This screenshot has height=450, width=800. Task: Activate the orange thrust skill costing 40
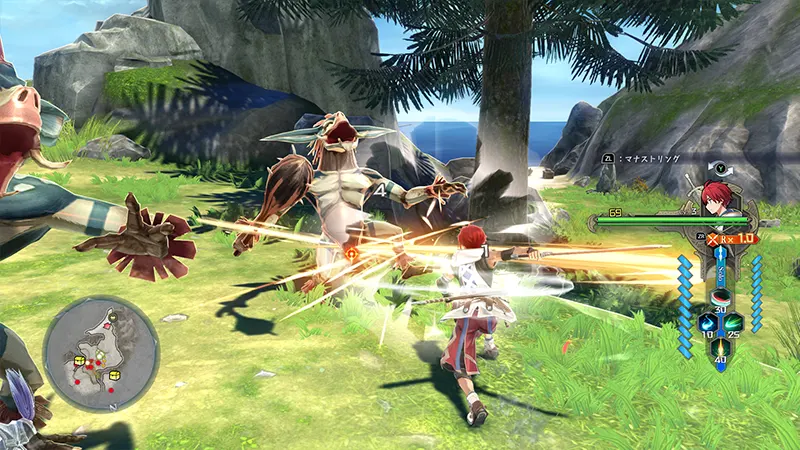[719, 346]
